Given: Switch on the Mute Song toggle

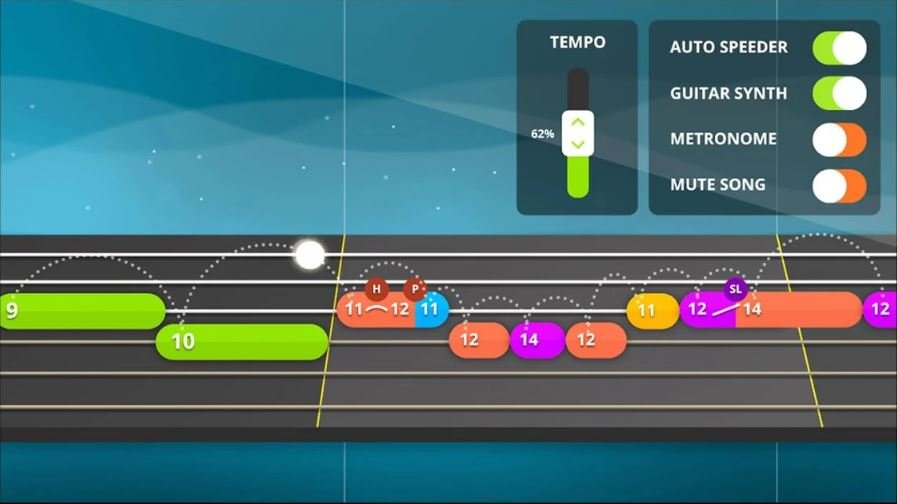Looking at the screenshot, I should 839,185.
